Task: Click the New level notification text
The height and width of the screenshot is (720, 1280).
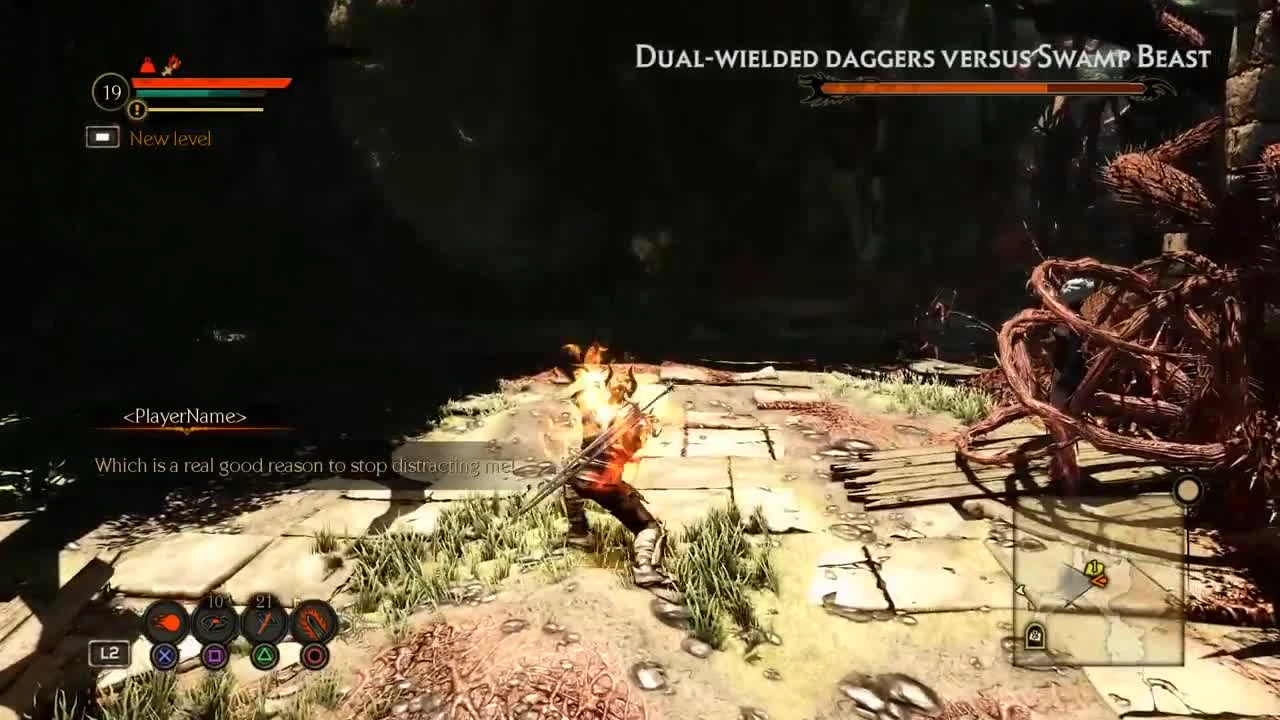Action: point(170,138)
